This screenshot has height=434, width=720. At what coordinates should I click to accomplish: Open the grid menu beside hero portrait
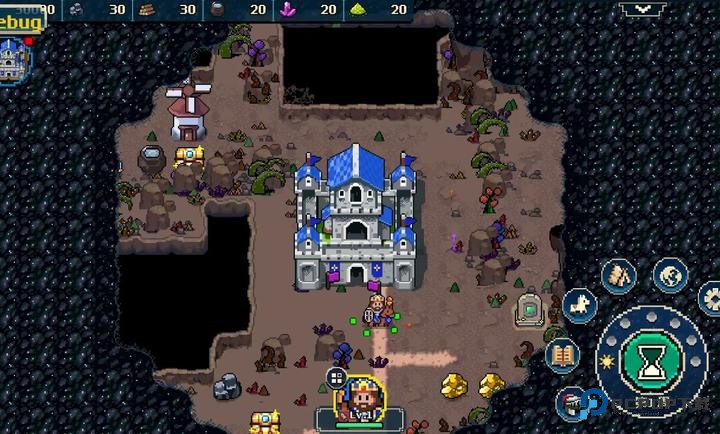pos(336,378)
